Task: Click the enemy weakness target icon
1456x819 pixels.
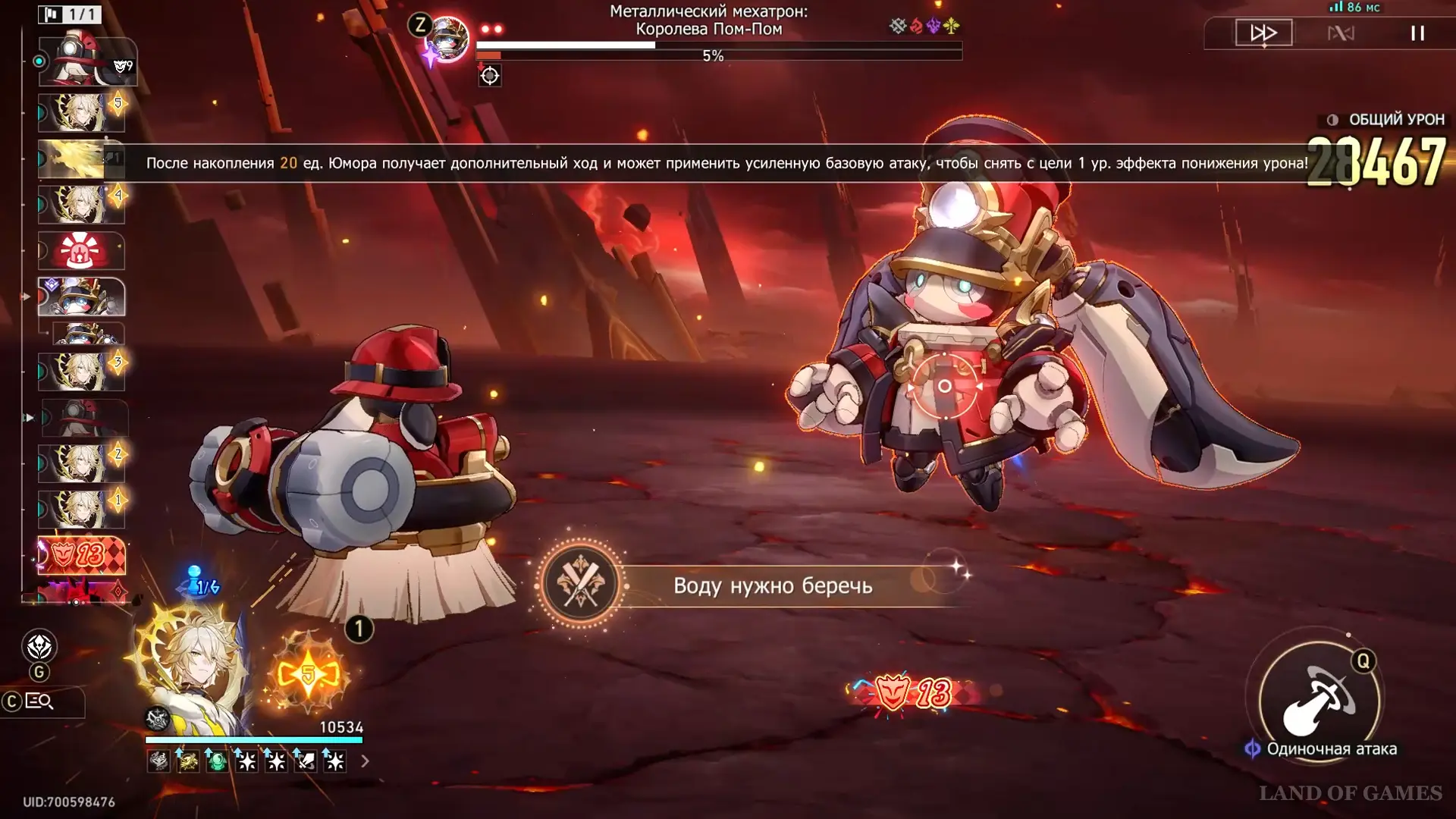Action: [490, 76]
